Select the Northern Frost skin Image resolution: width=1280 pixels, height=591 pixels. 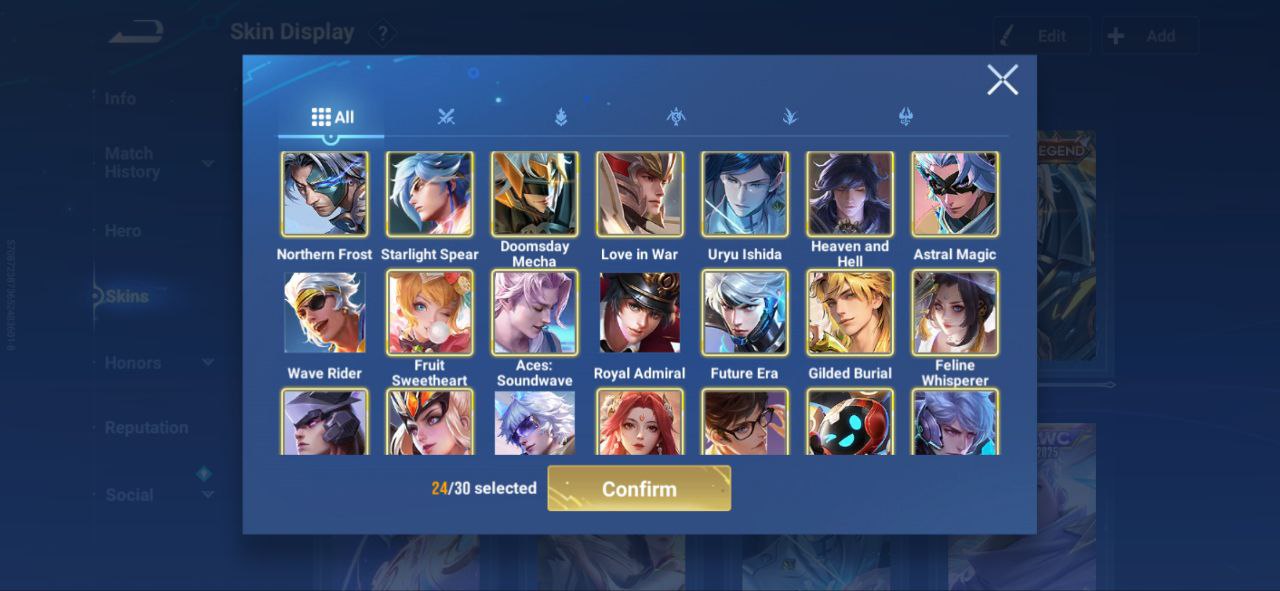pyautogui.click(x=325, y=194)
